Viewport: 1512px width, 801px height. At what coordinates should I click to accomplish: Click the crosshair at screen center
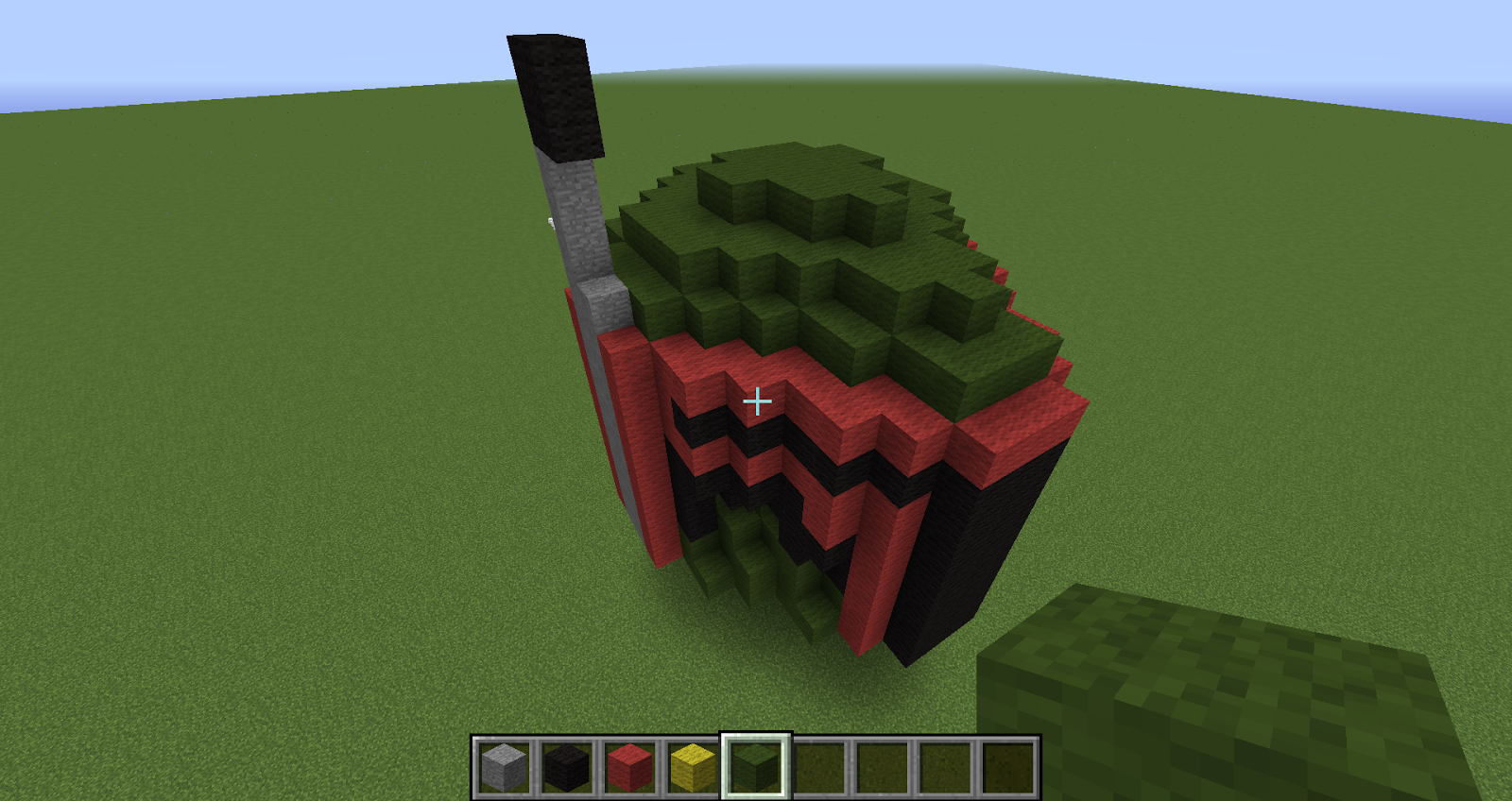pos(756,400)
